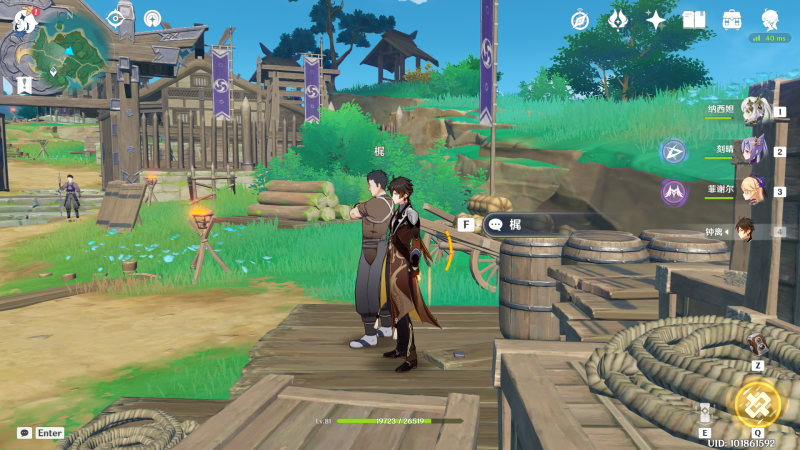Open the quest log exclamation icon
800x450 pixels.
coord(23,84)
